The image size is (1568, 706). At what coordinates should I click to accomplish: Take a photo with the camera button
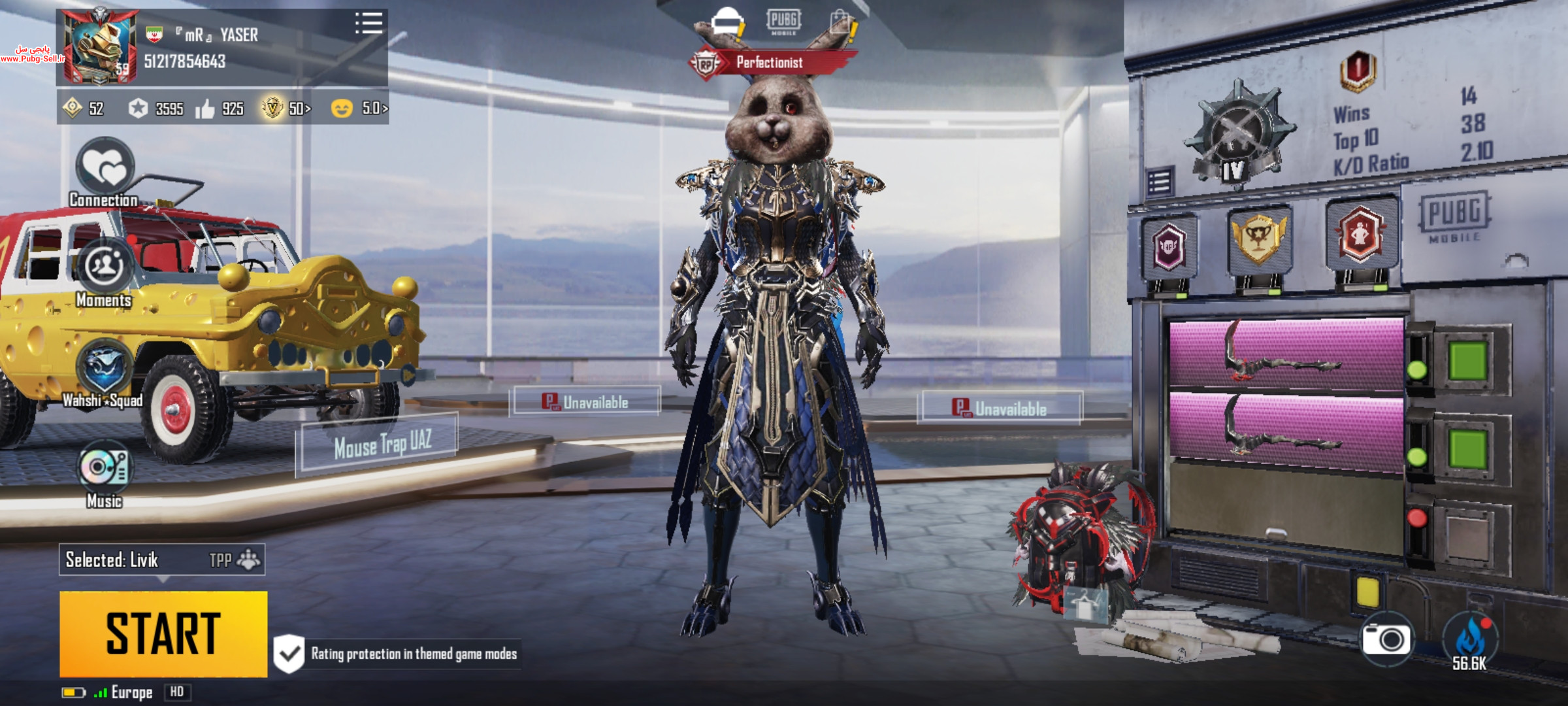coord(1386,639)
